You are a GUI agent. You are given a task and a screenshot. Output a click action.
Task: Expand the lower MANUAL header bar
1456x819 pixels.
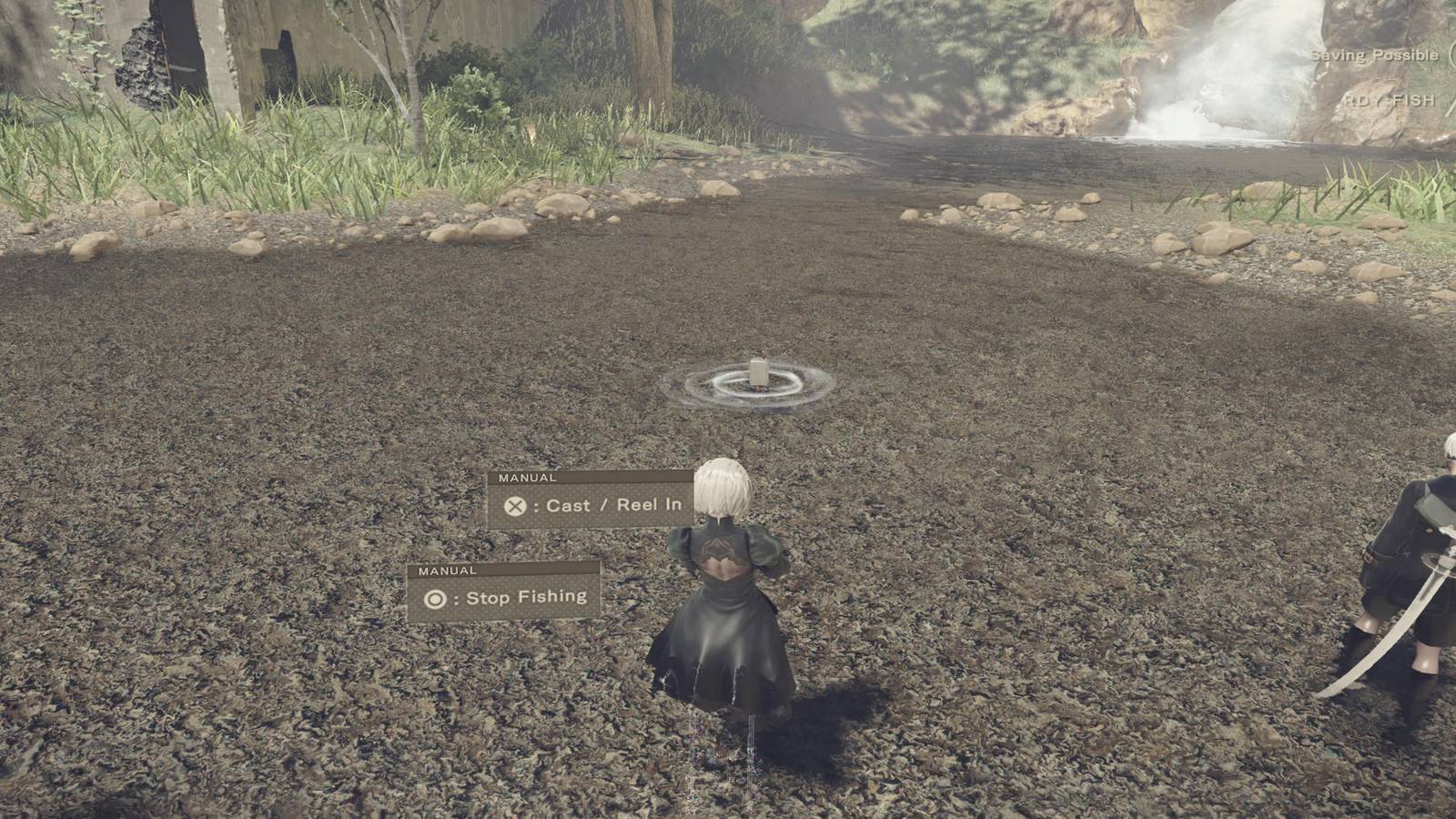coord(446,569)
